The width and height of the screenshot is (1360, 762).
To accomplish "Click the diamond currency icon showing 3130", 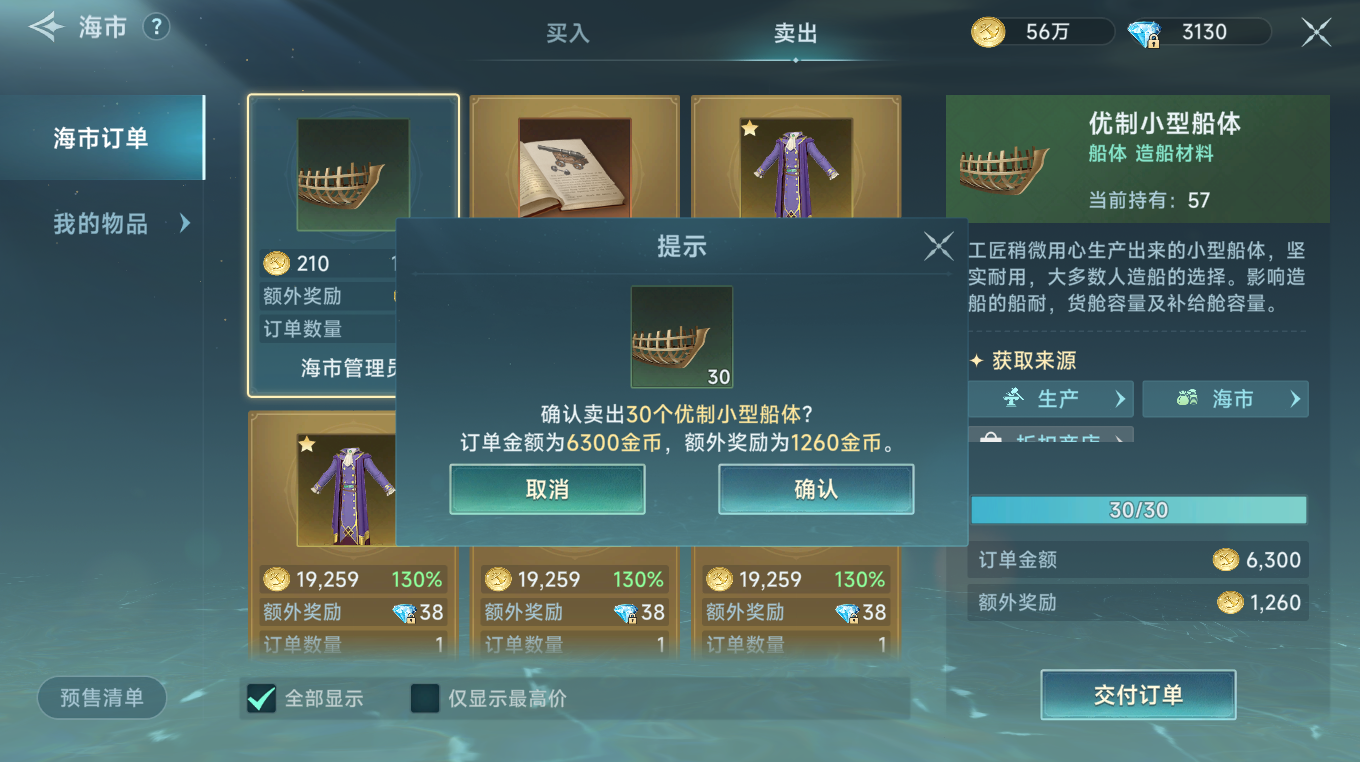I will click(x=1144, y=31).
